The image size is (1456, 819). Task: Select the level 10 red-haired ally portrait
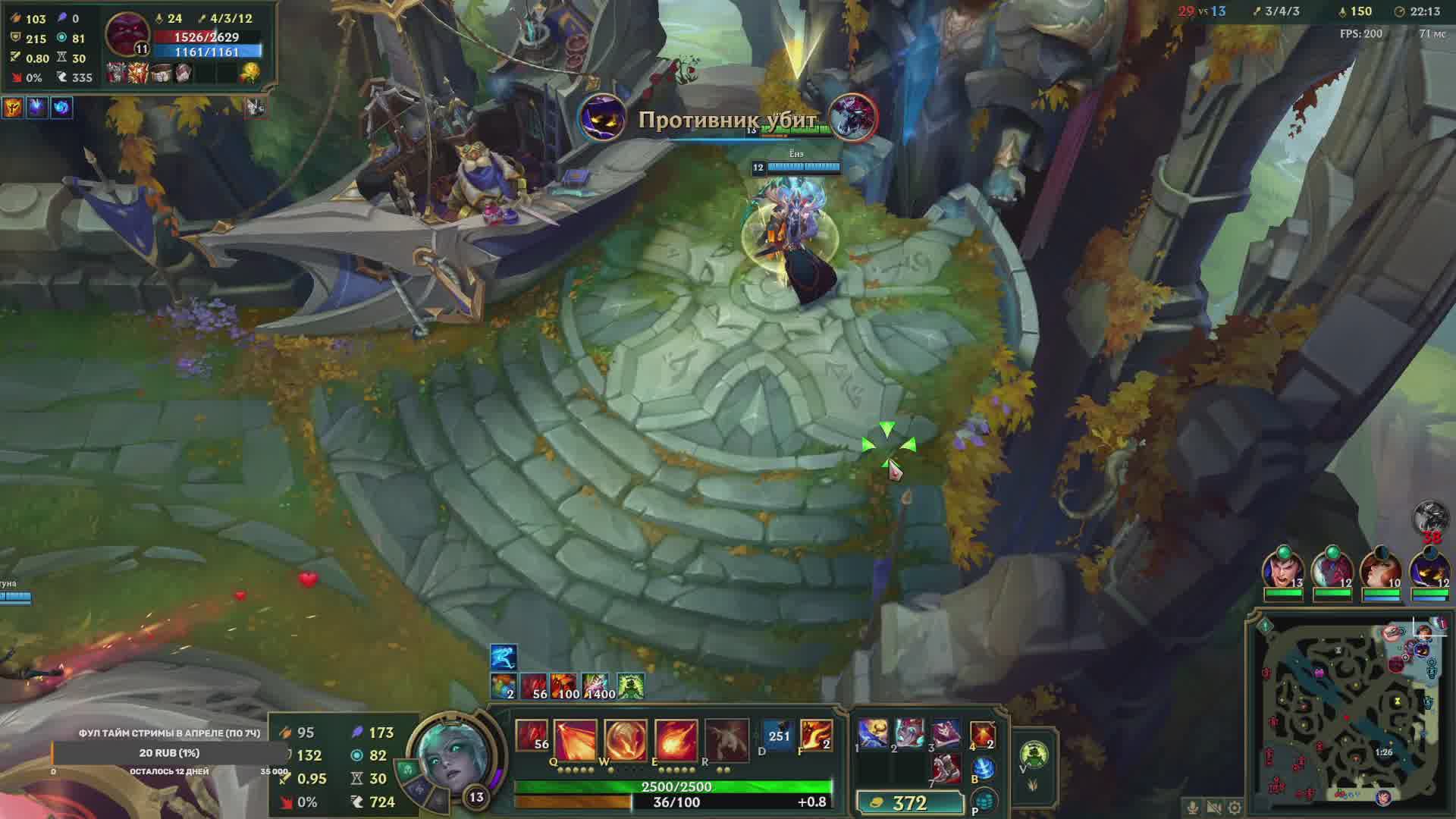tap(1381, 570)
